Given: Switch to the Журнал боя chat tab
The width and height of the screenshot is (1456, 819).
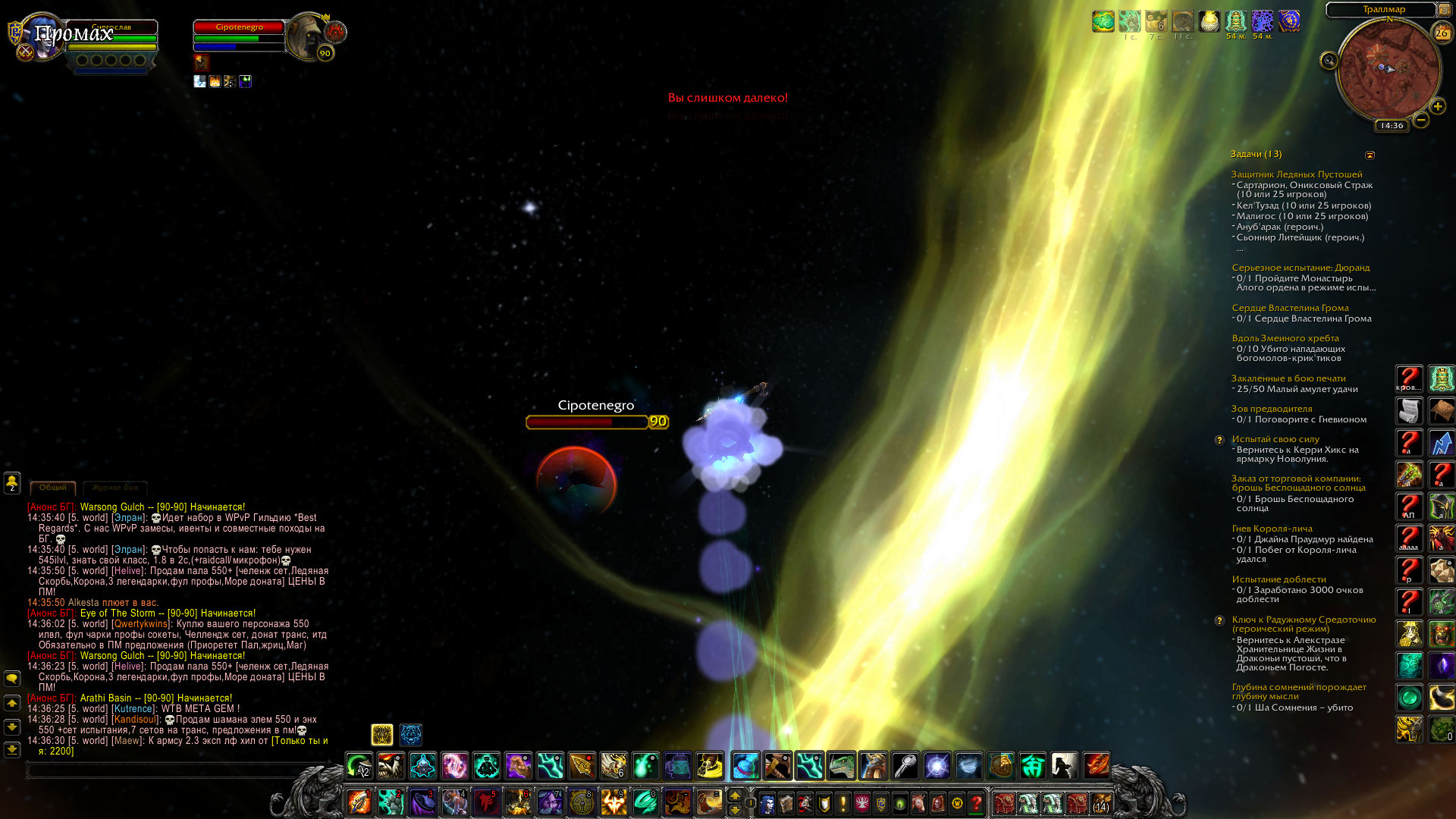Looking at the screenshot, I should pos(115,488).
